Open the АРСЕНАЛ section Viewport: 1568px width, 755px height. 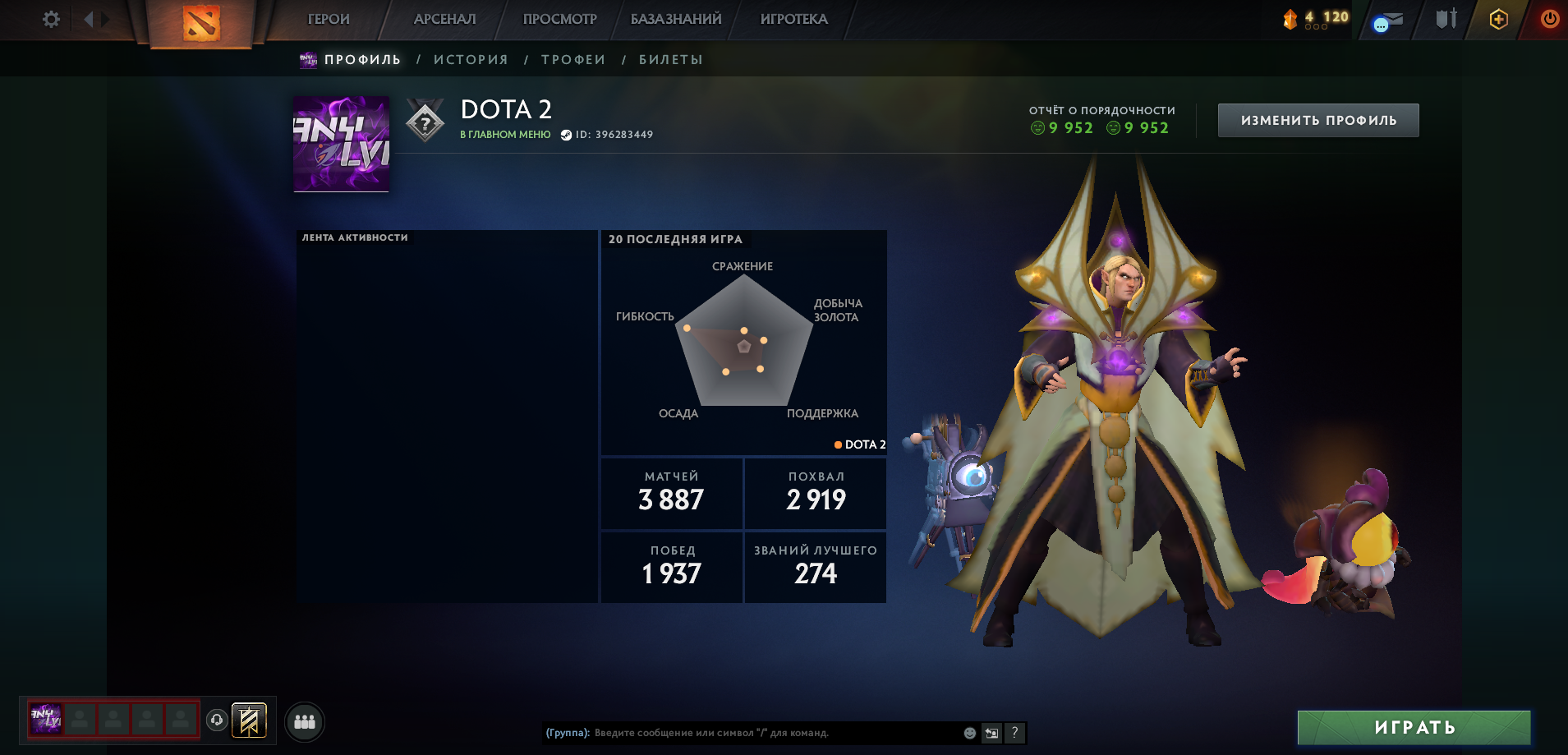(x=444, y=18)
